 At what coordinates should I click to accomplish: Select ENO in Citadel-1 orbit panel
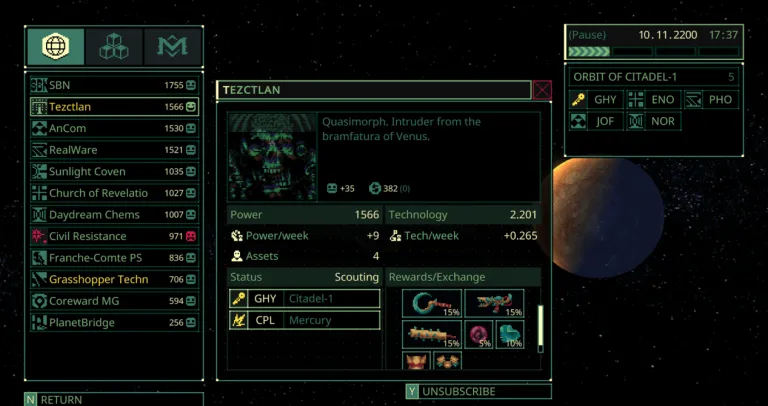coord(654,99)
